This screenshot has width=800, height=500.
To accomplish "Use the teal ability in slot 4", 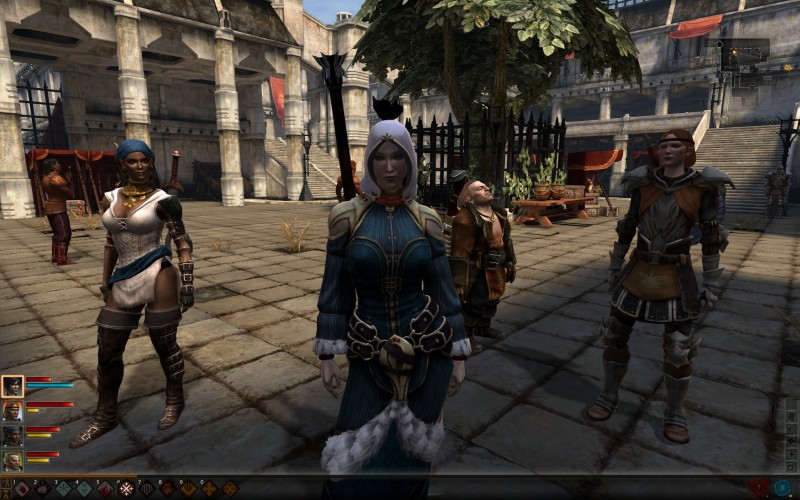I will pos(84,489).
